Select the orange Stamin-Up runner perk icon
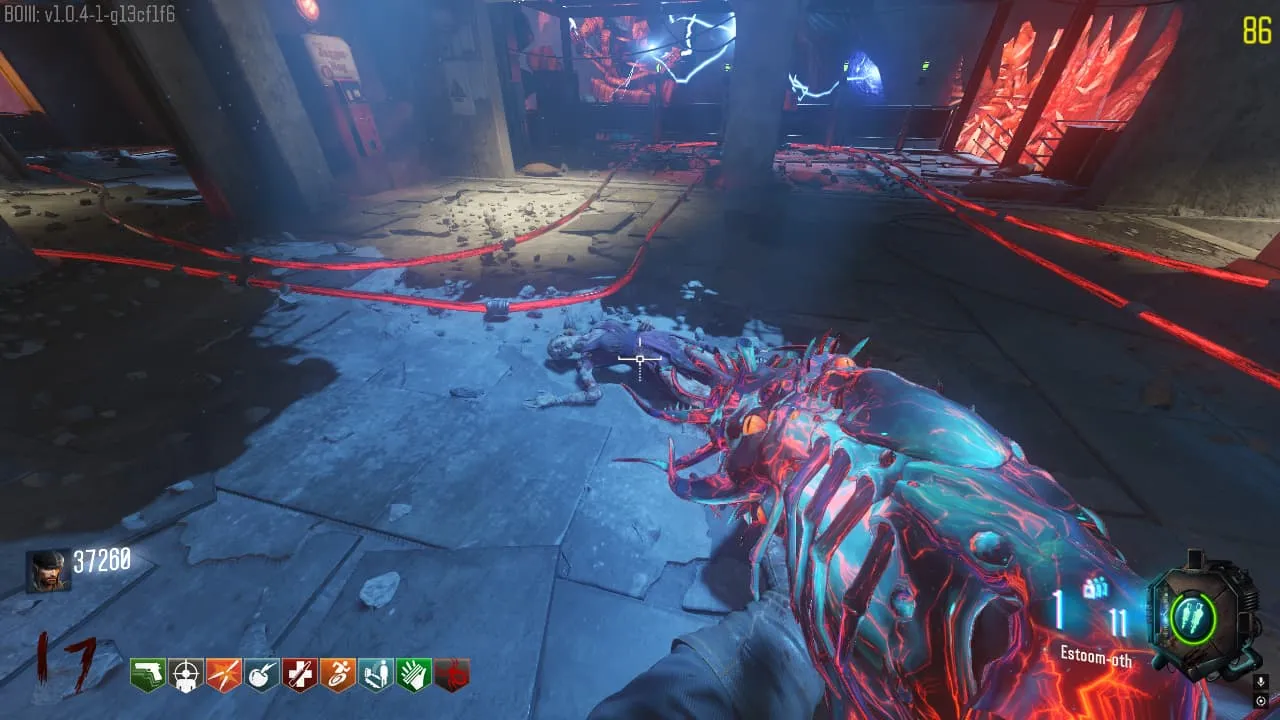The height and width of the screenshot is (720, 1280). click(338, 675)
